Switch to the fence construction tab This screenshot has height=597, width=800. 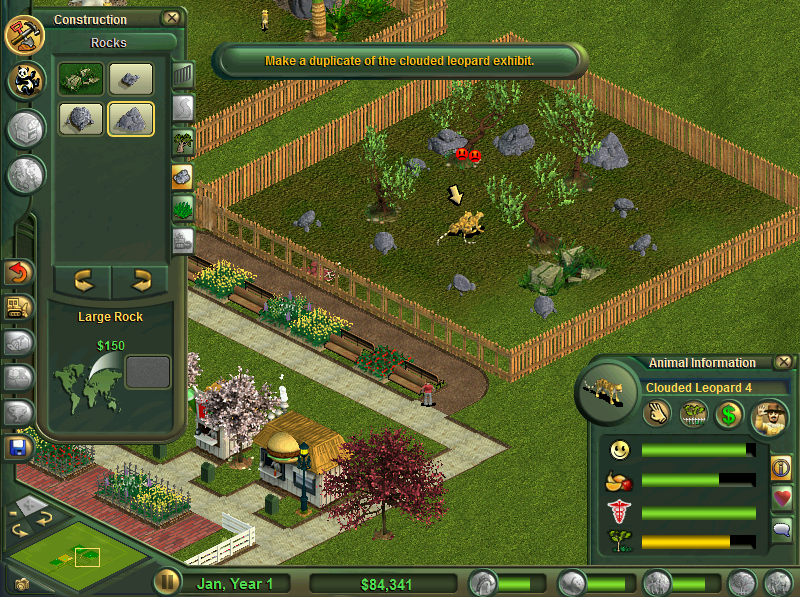click(182, 74)
